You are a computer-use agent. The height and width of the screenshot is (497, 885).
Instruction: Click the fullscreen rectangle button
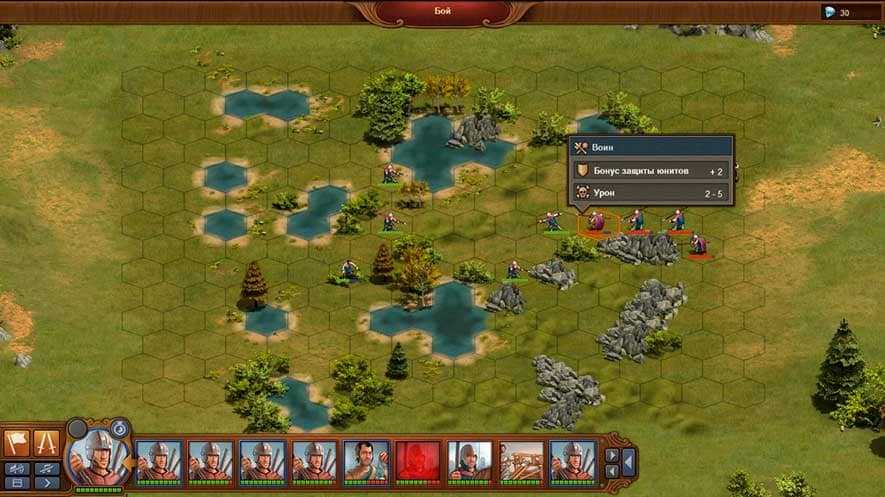tap(17, 483)
